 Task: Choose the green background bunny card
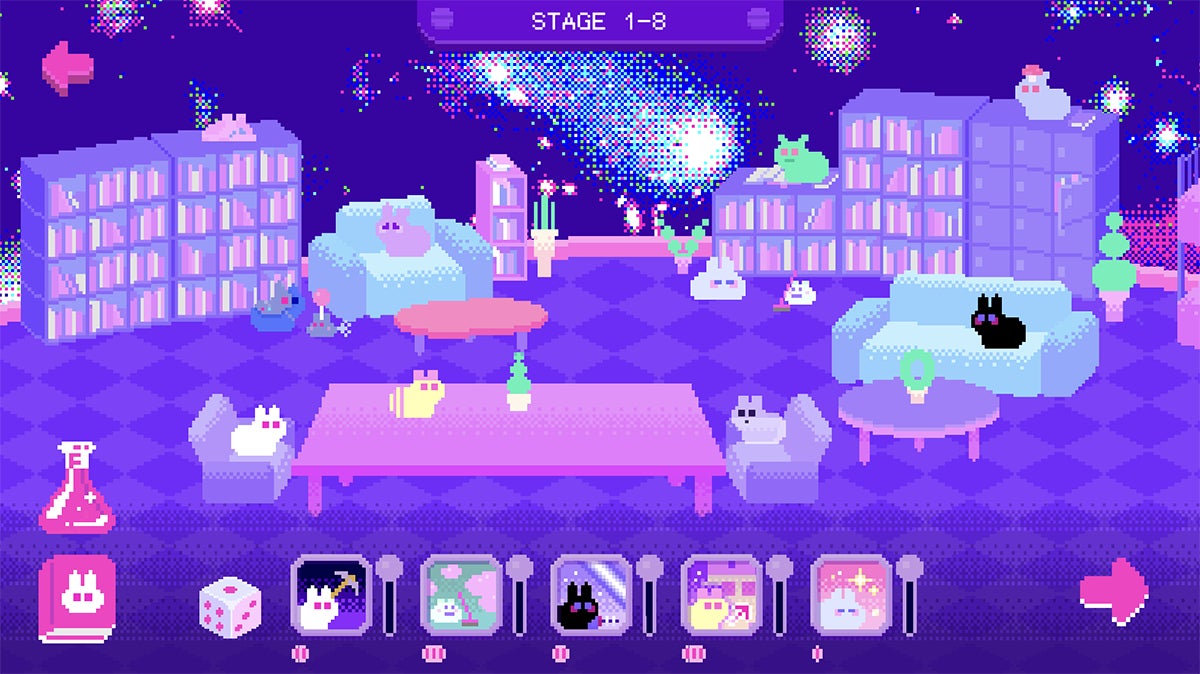pos(461,594)
